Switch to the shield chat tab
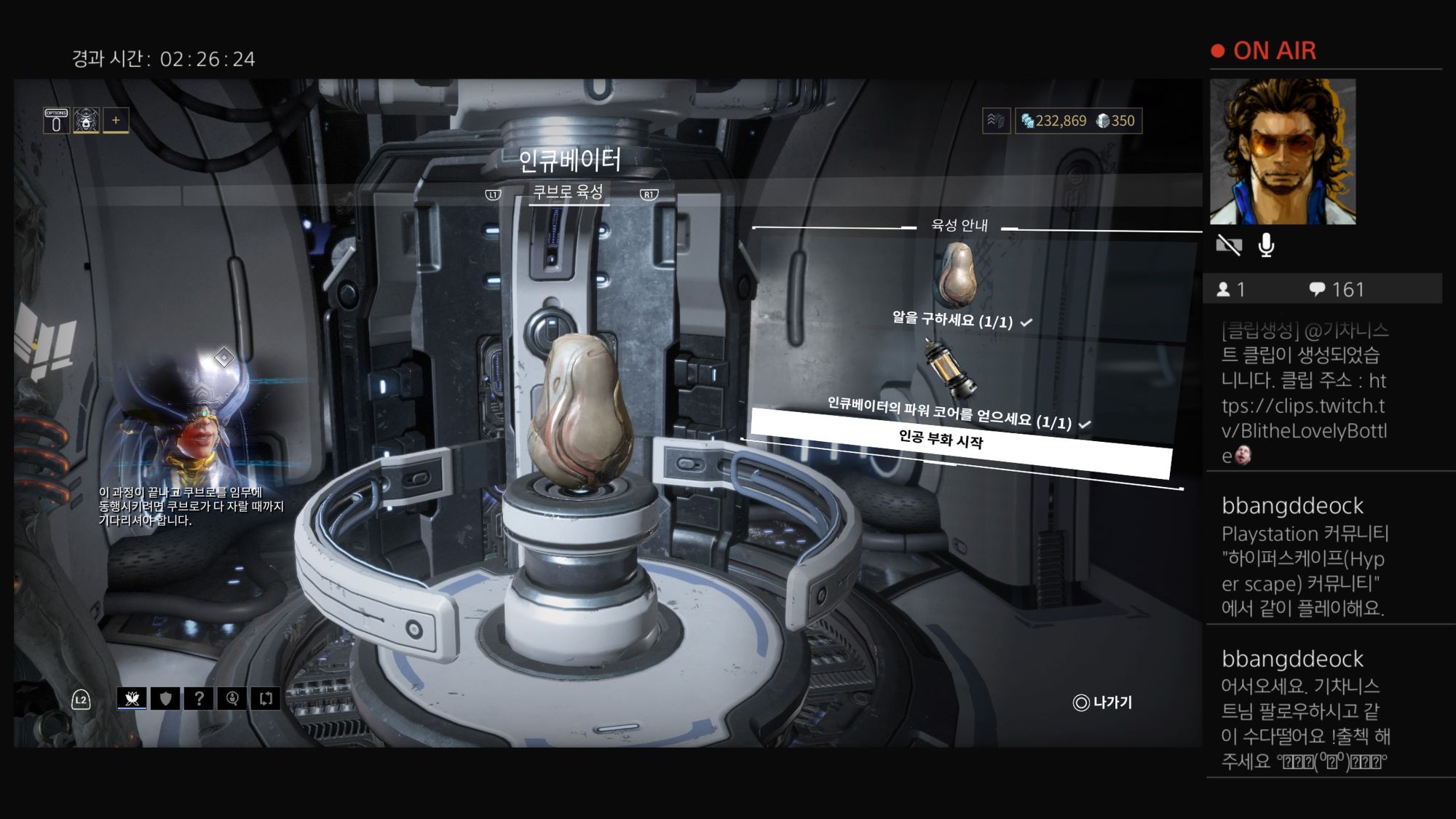The width and height of the screenshot is (1456, 819). pyautogui.click(x=166, y=699)
